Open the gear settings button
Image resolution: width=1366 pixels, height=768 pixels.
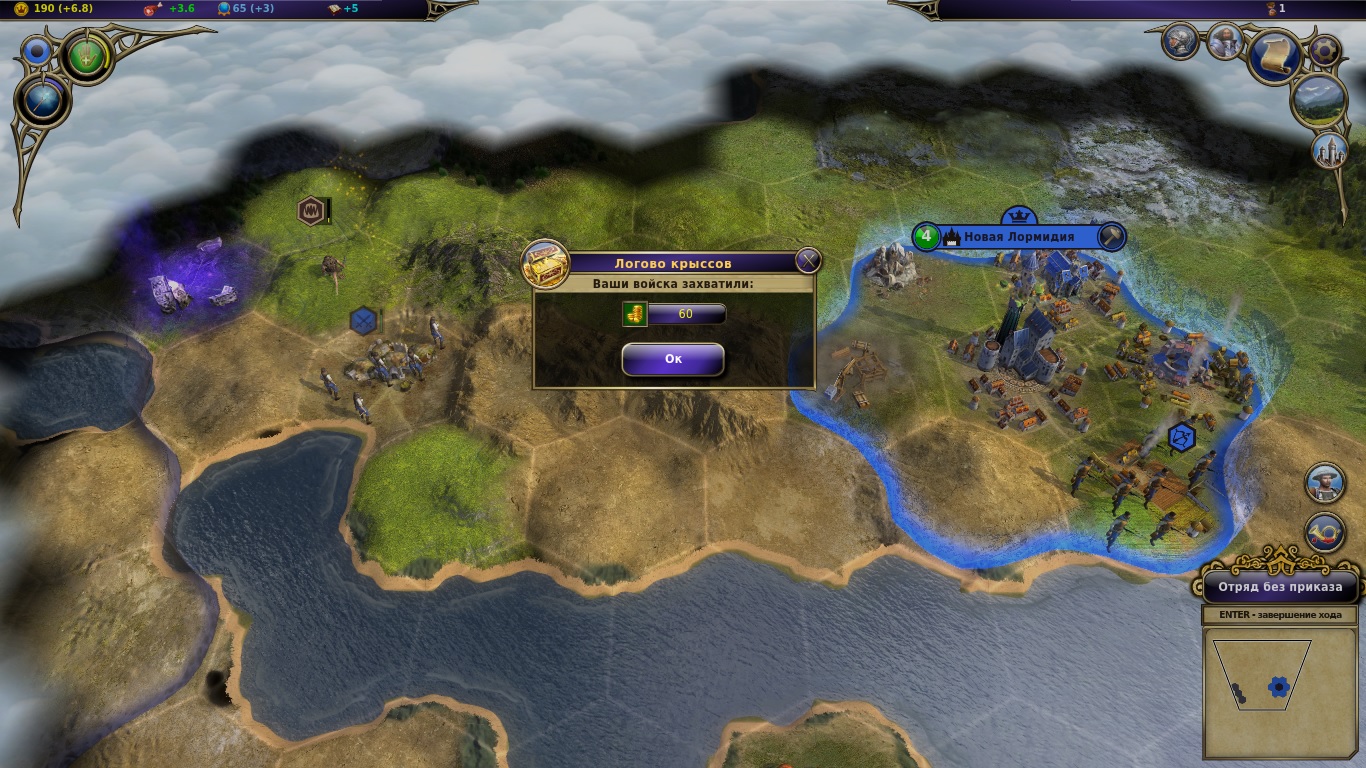click(x=1325, y=49)
